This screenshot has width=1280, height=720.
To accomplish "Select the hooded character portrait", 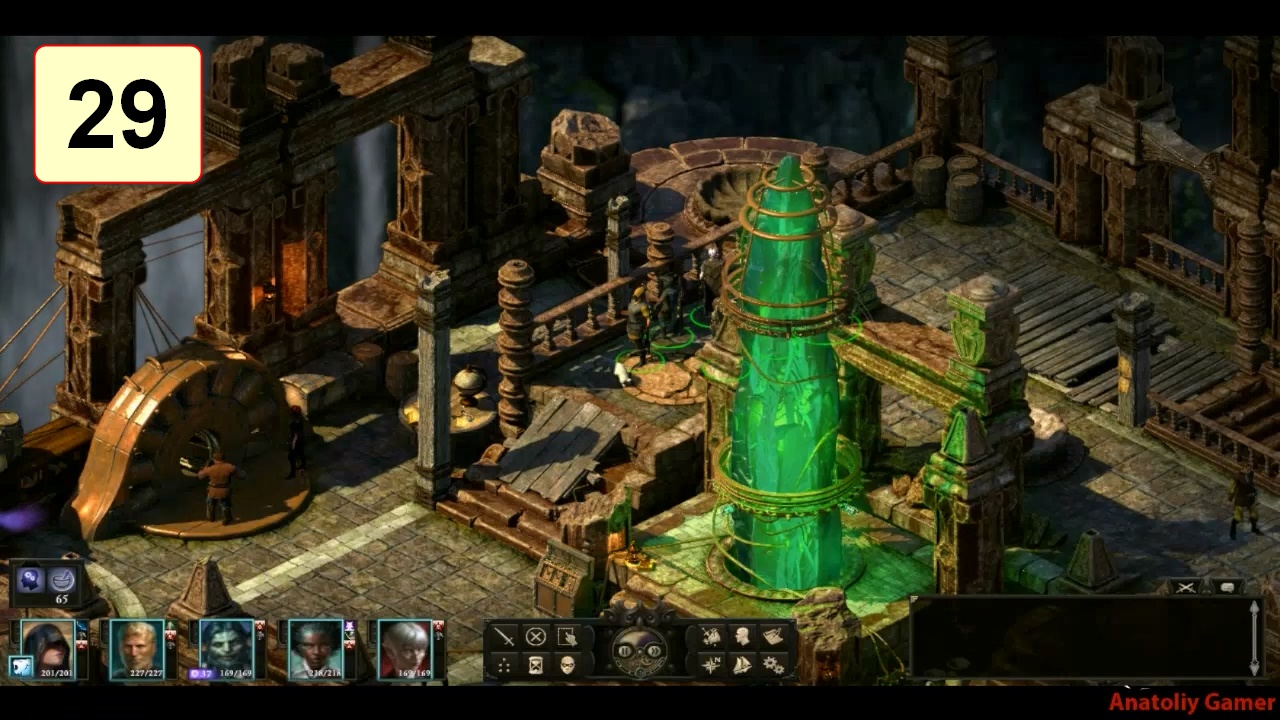I will [x=47, y=647].
